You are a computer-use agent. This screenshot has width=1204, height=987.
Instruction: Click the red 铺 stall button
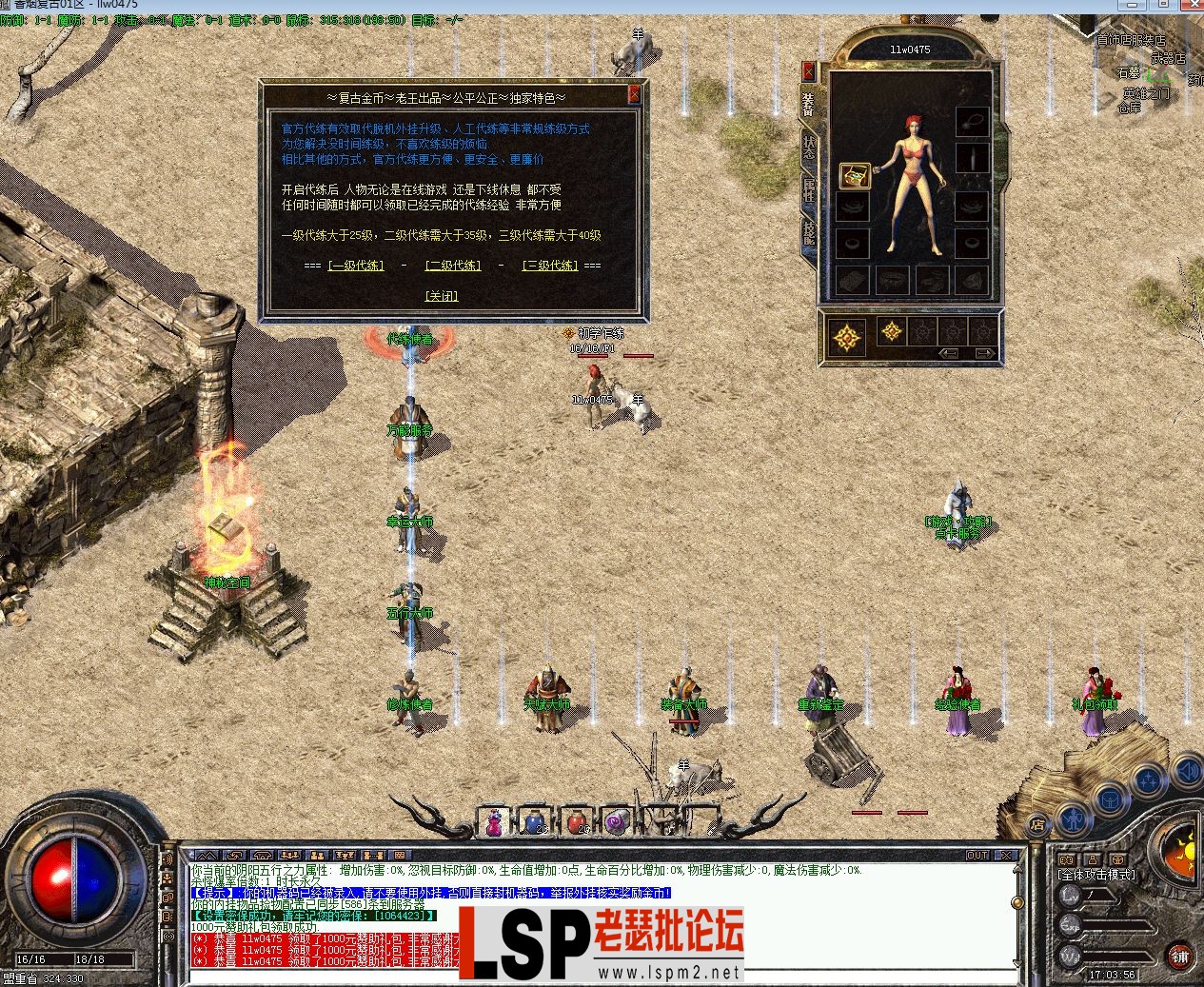(x=1179, y=956)
